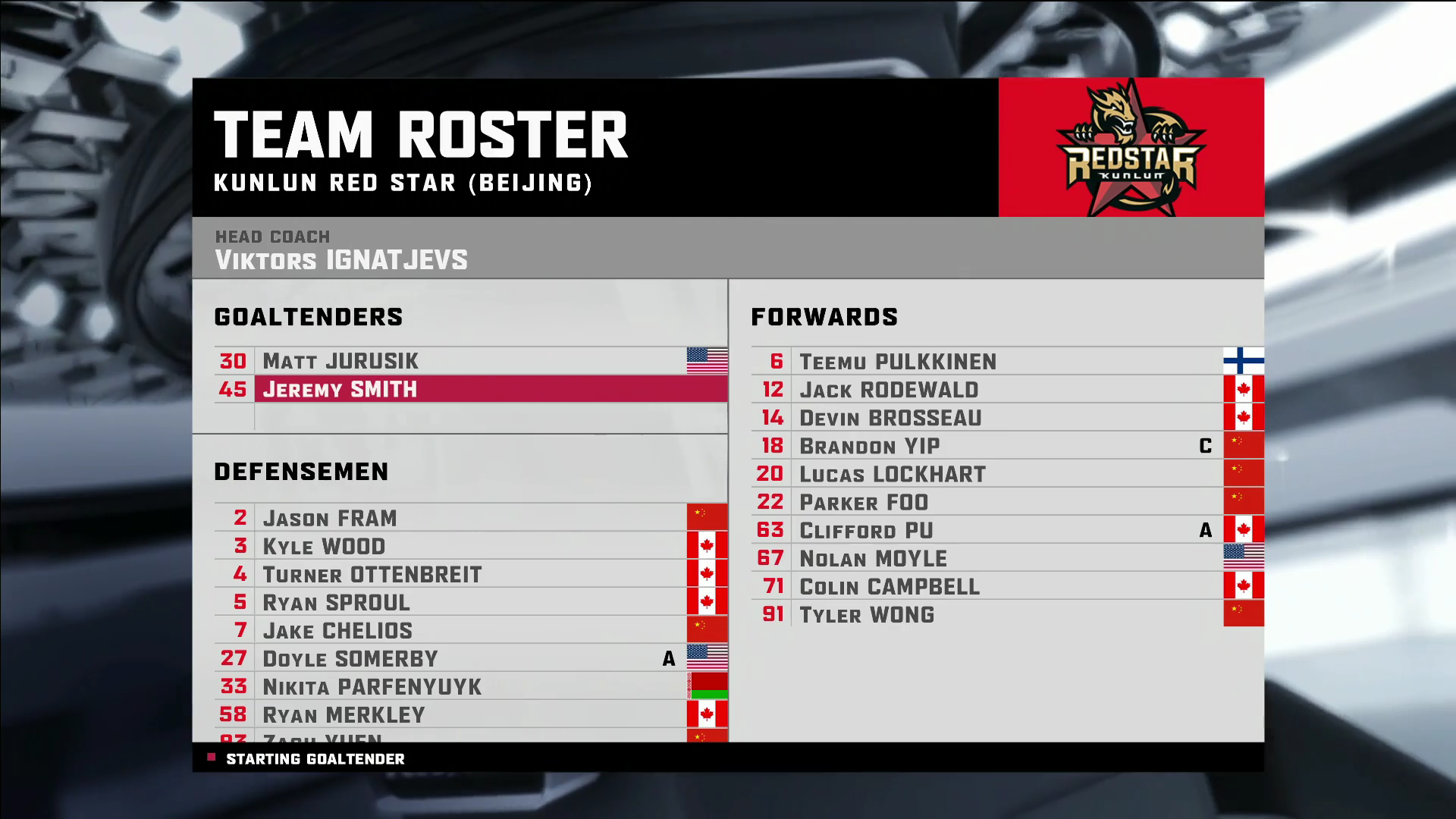
Task: Choose Nolan Moyle in forwards
Action: pyautogui.click(x=873, y=558)
